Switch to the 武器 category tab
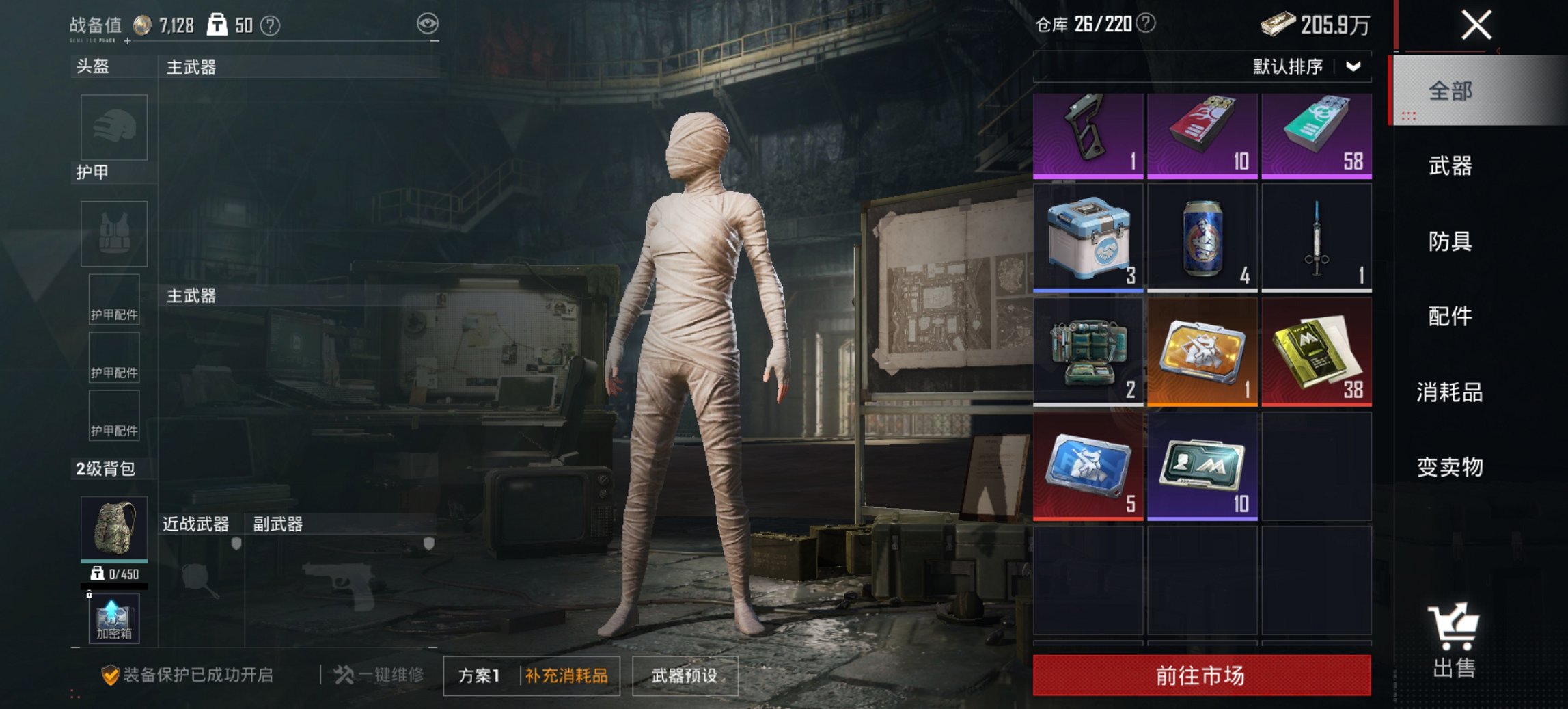The width and height of the screenshot is (1568, 709). point(1453,166)
